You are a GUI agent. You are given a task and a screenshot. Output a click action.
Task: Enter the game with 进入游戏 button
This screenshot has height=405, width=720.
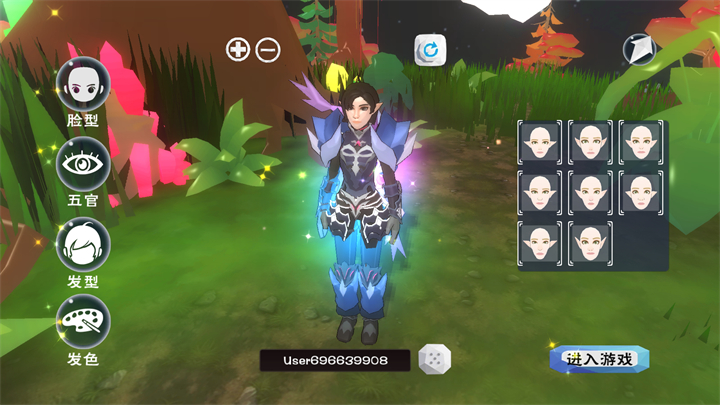pyautogui.click(x=599, y=359)
